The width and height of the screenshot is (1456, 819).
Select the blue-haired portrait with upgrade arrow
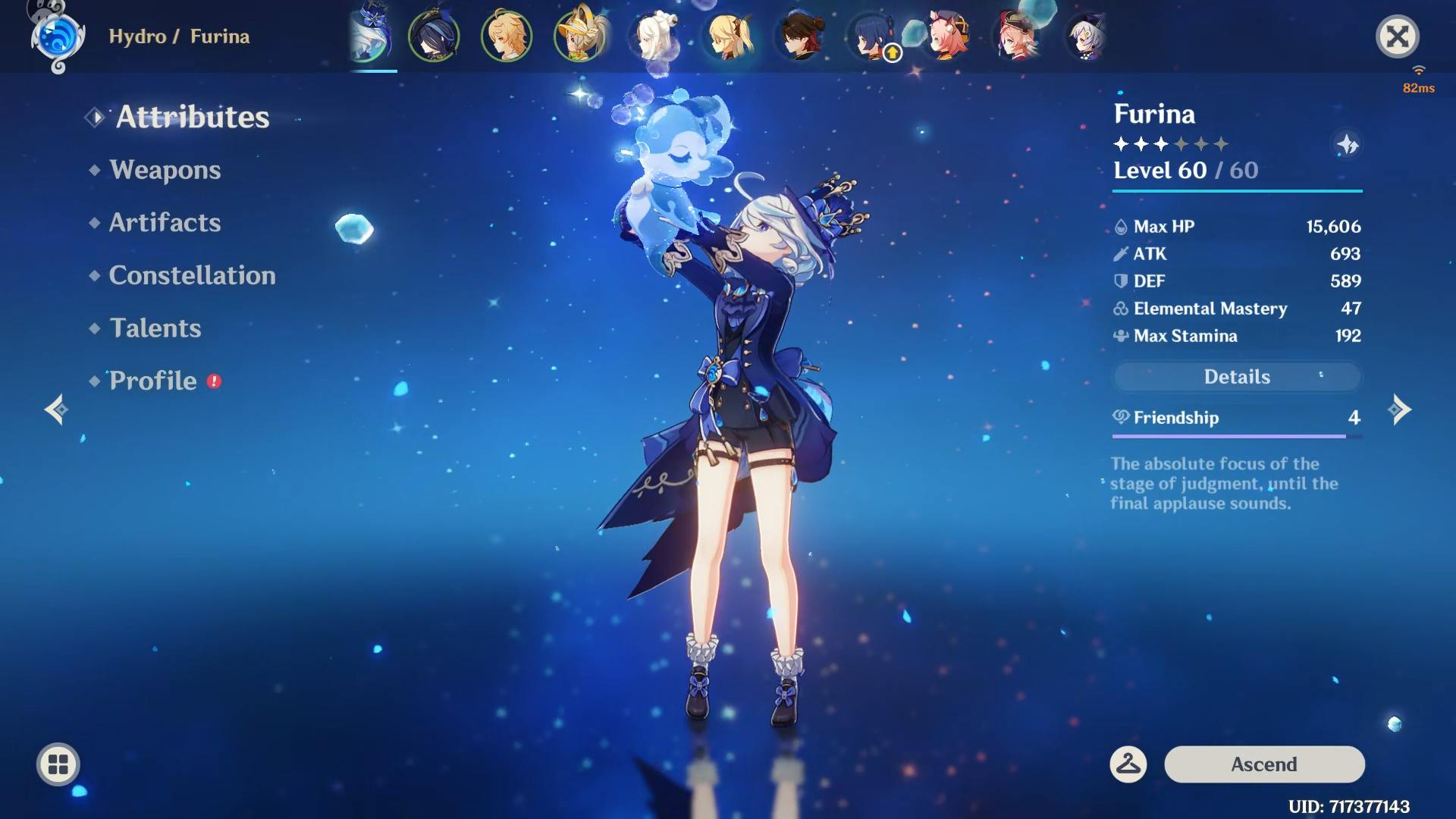[872, 36]
